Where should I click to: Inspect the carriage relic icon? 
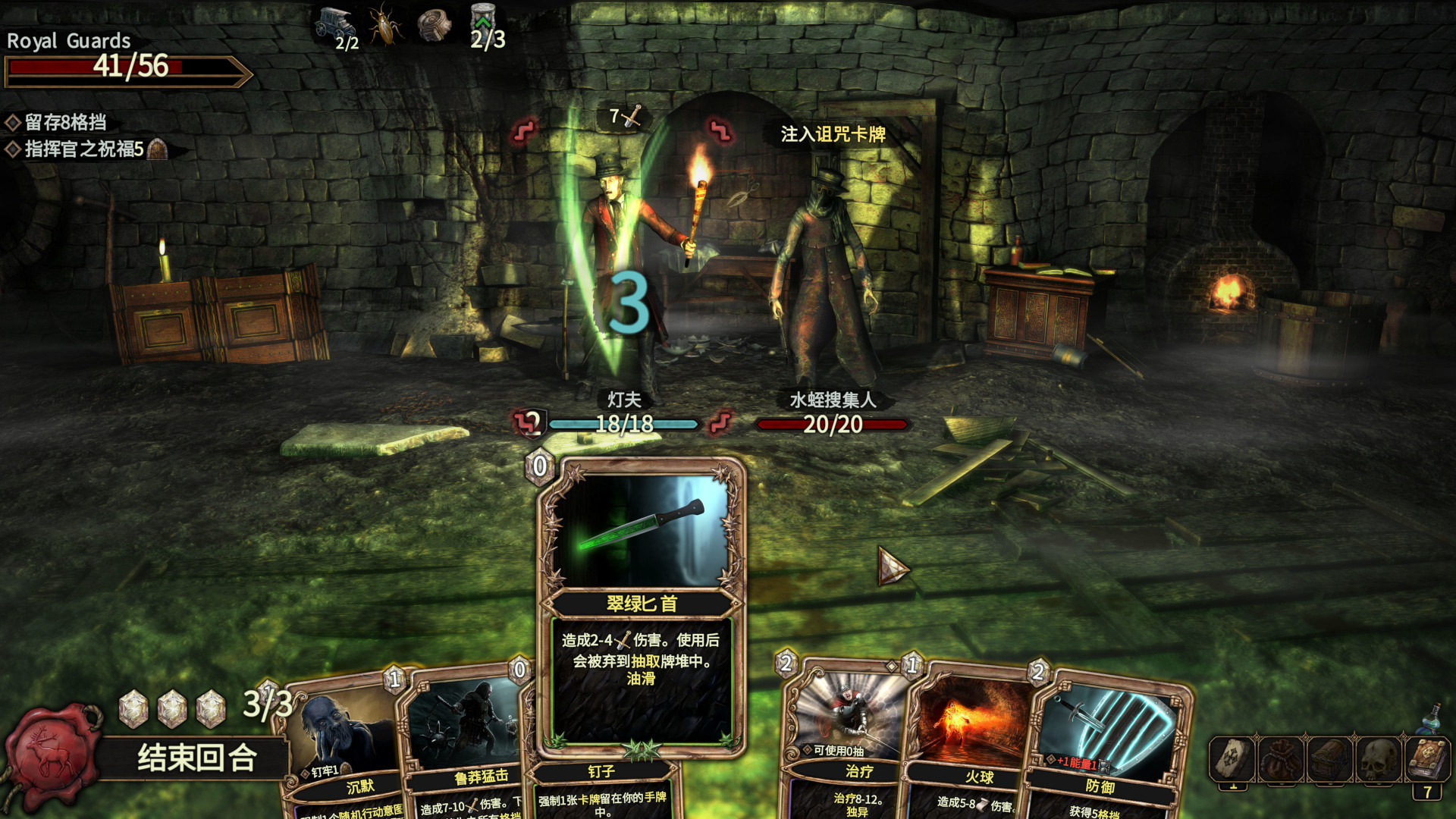click(x=334, y=24)
